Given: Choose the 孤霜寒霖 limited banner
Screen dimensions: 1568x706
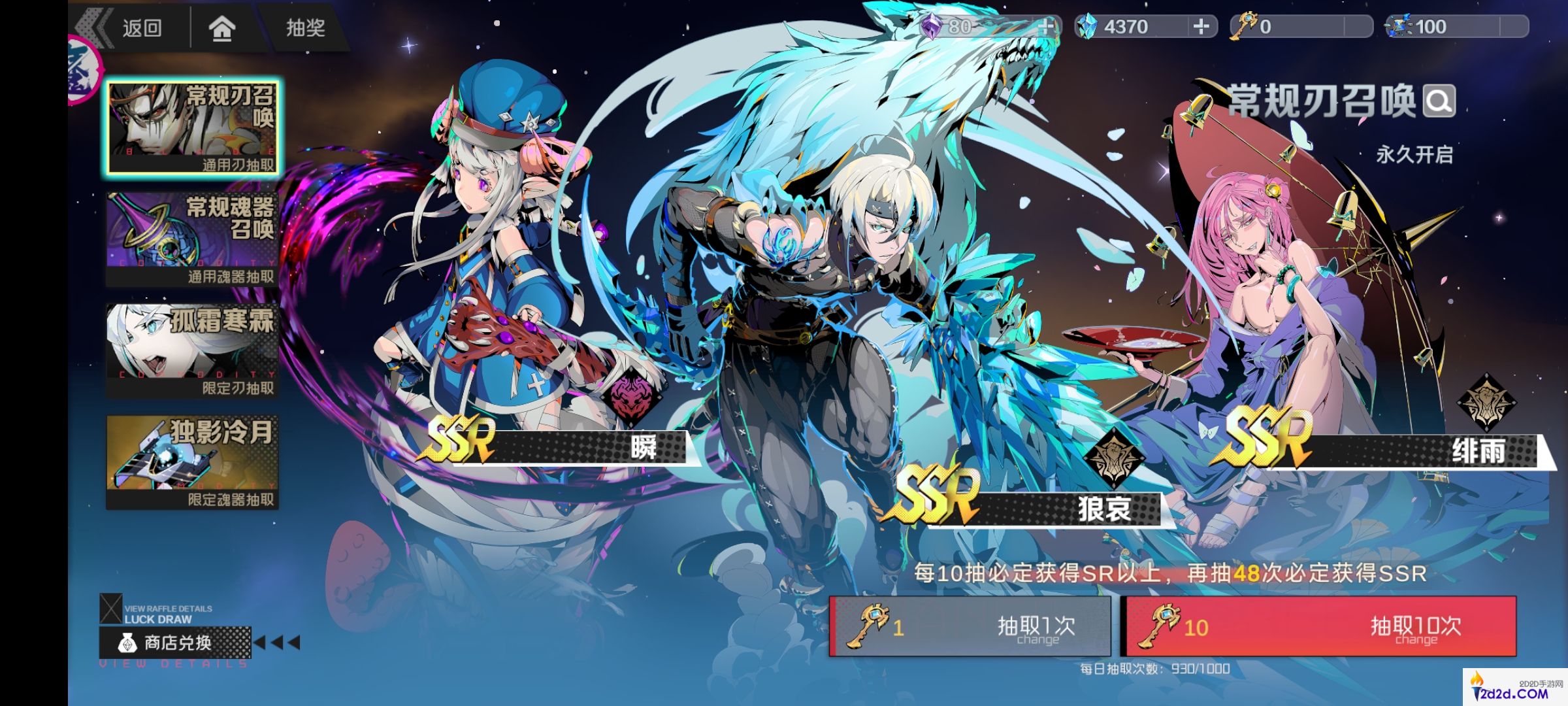Looking at the screenshot, I should coord(193,350).
